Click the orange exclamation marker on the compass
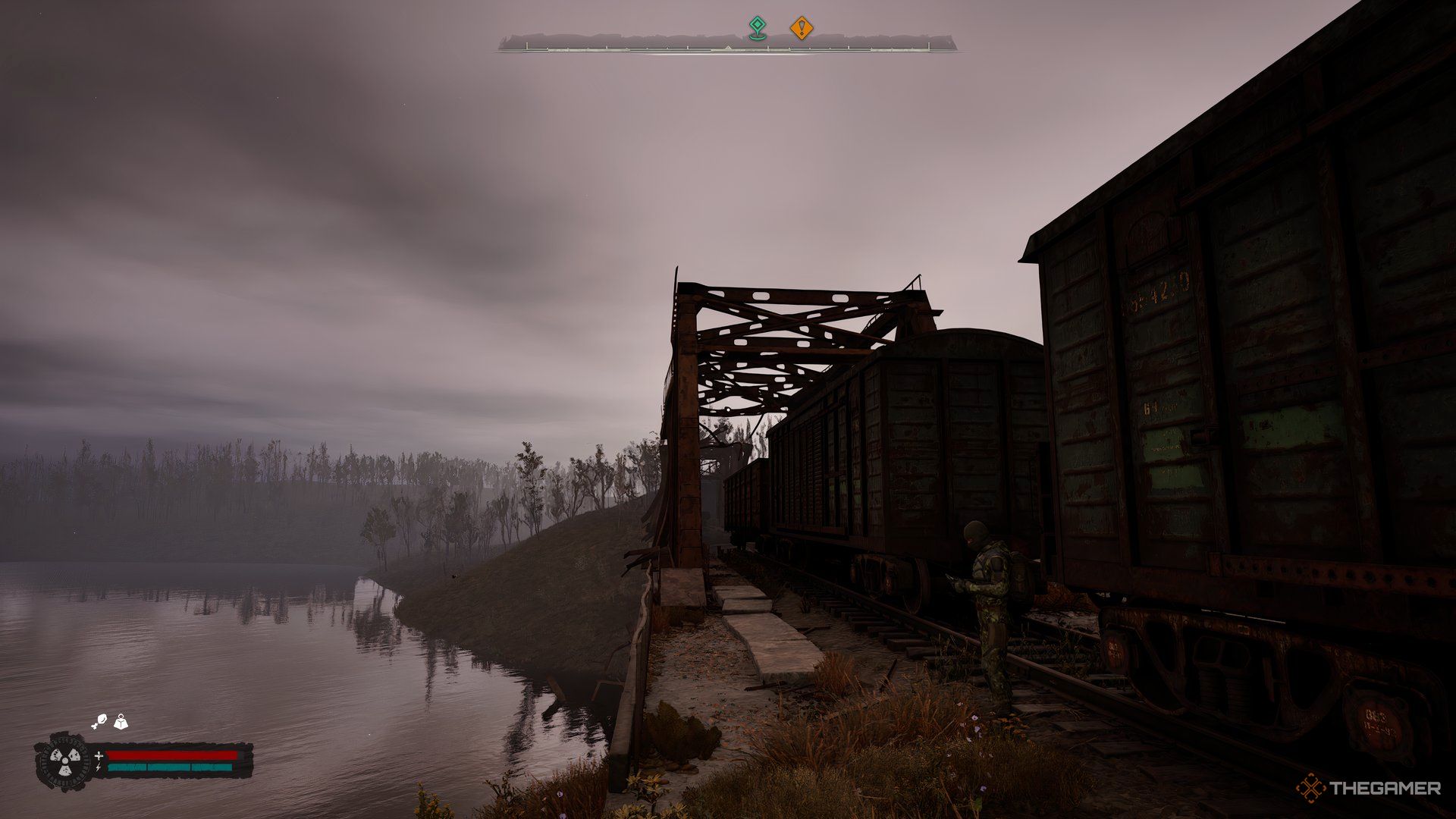The width and height of the screenshot is (1456, 819). point(802,28)
